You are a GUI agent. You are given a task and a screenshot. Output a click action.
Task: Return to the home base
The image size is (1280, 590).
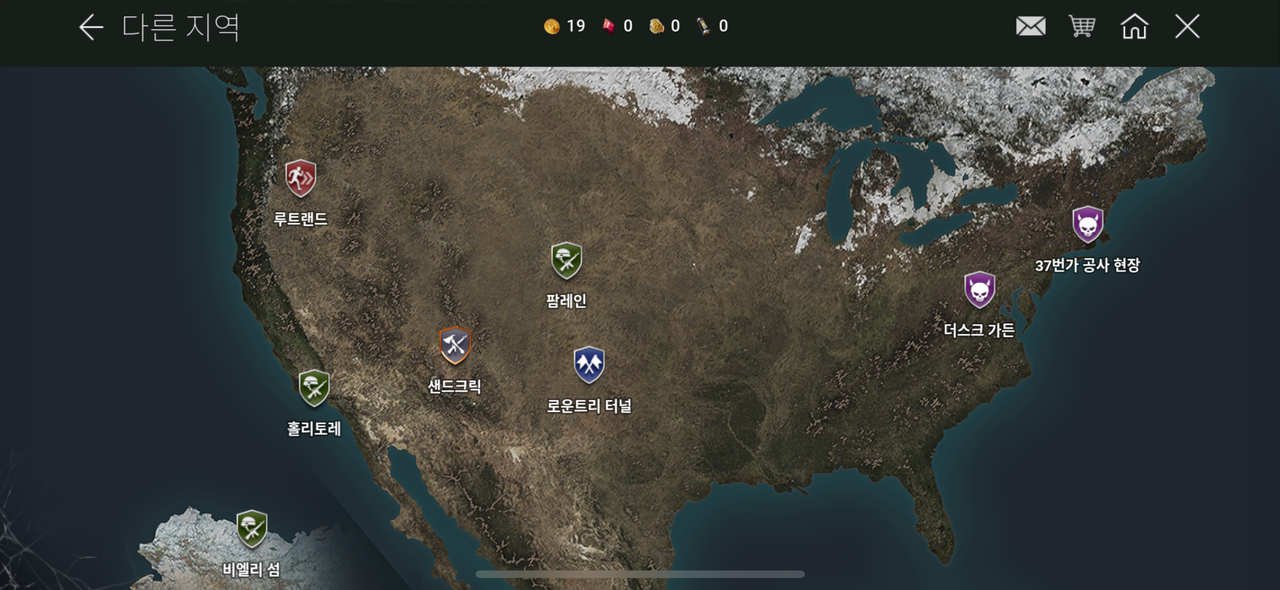(x=1134, y=27)
